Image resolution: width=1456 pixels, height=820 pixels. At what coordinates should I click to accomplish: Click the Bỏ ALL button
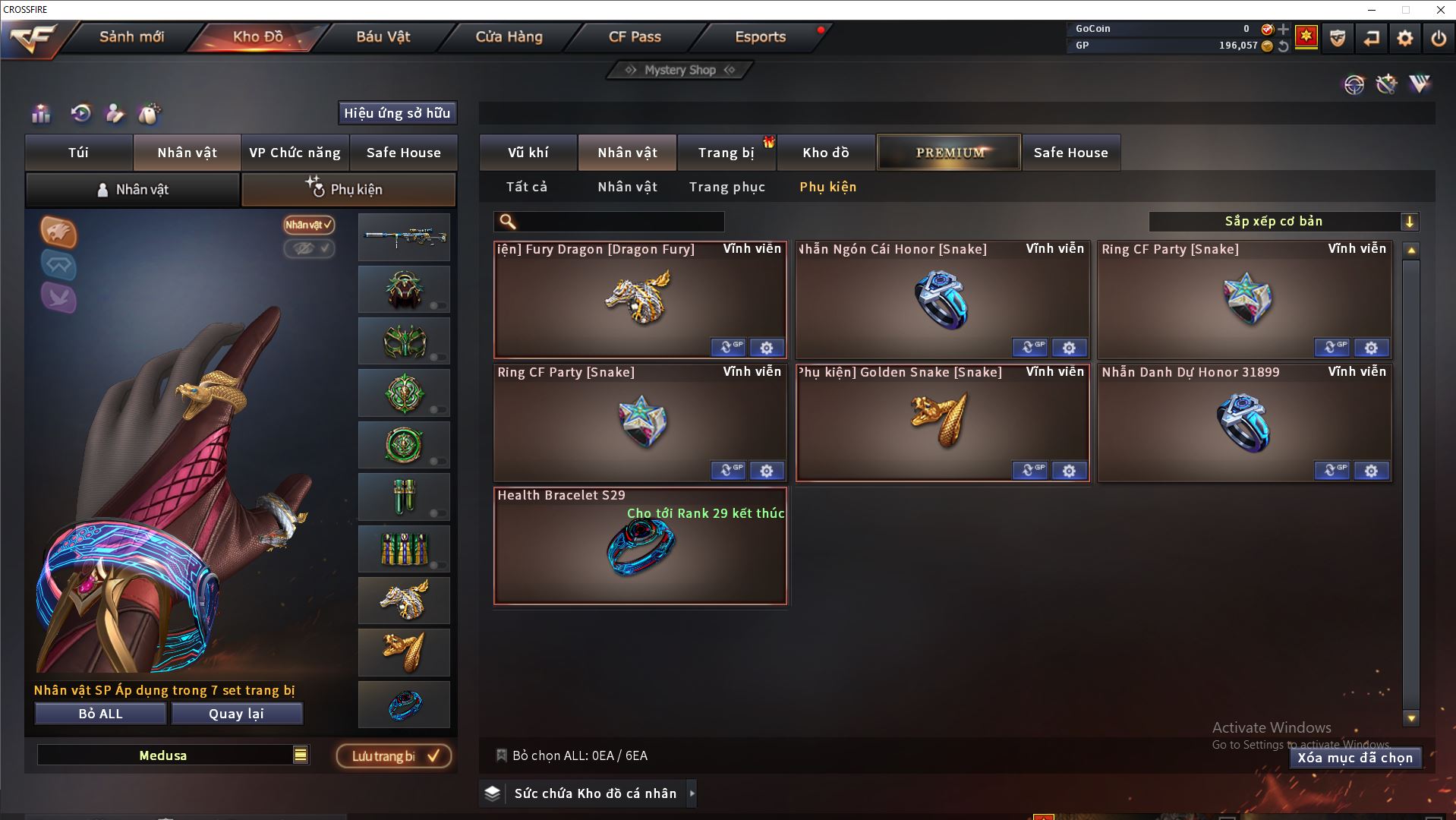click(x=100, y=714)
